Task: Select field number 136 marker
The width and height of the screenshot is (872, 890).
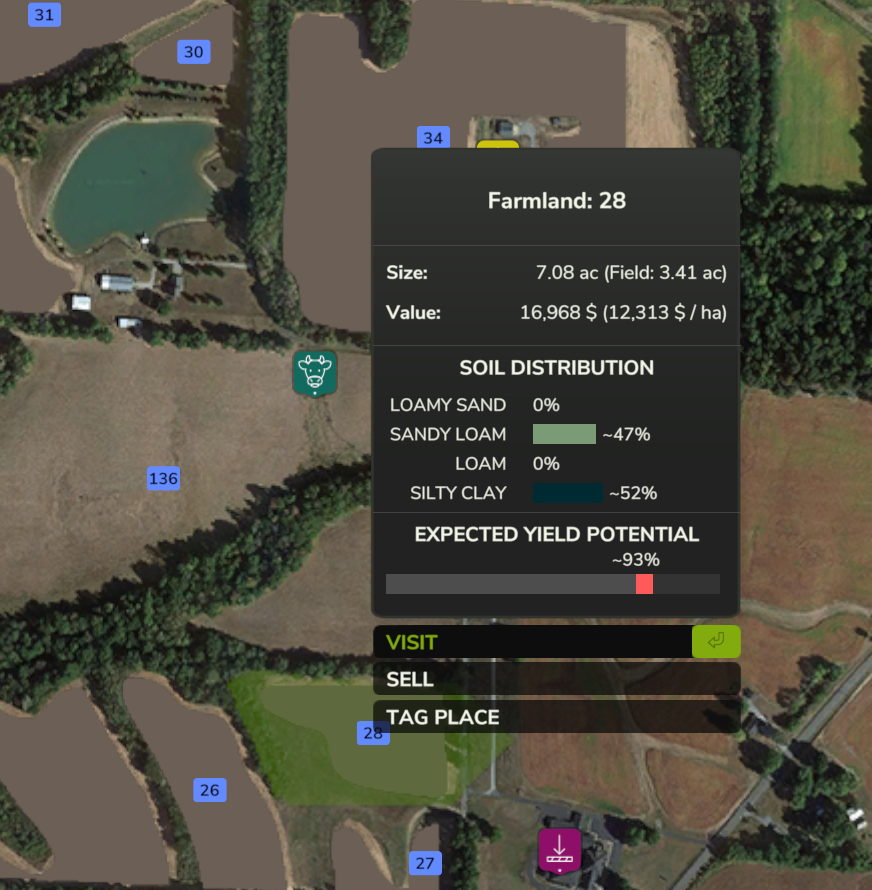Action: pyautogui.click(x=163, y=478)
